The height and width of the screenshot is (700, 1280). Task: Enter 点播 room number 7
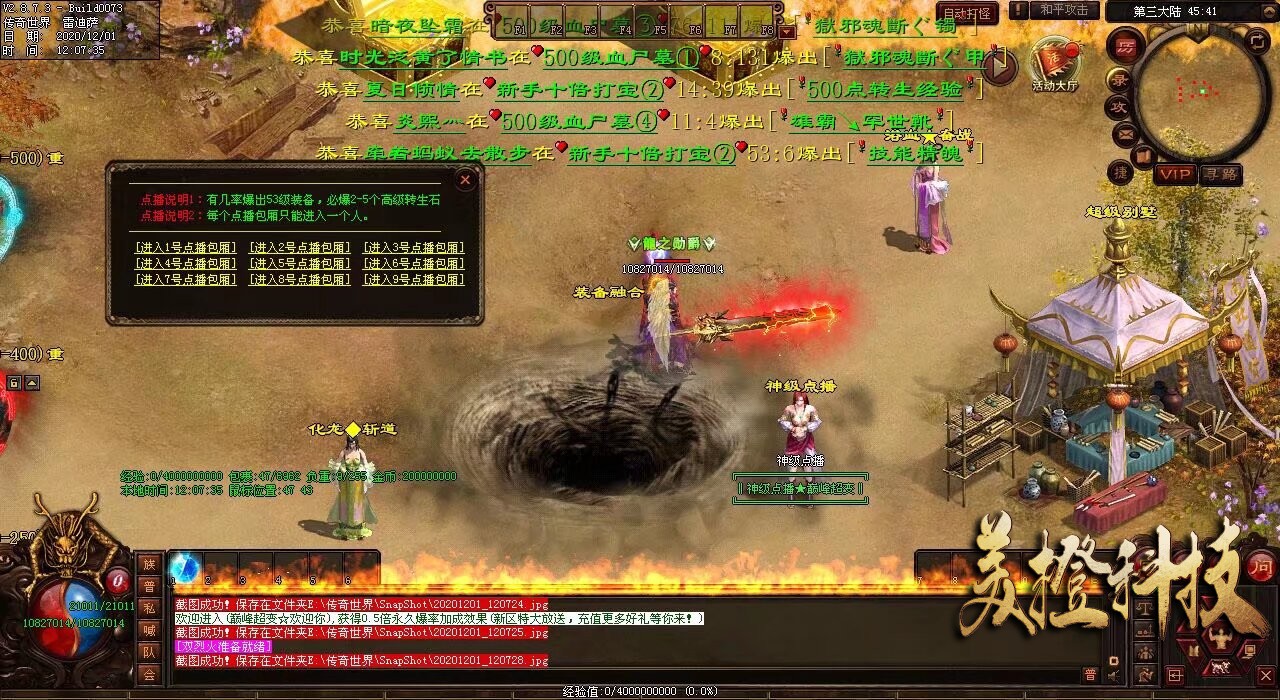point(185,280)
